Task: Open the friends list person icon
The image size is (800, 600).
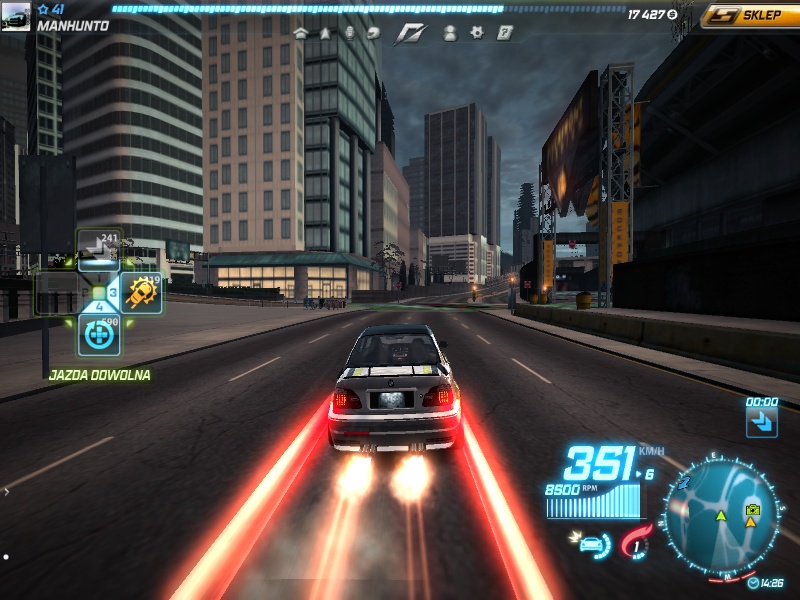Action: coord(450,32)
